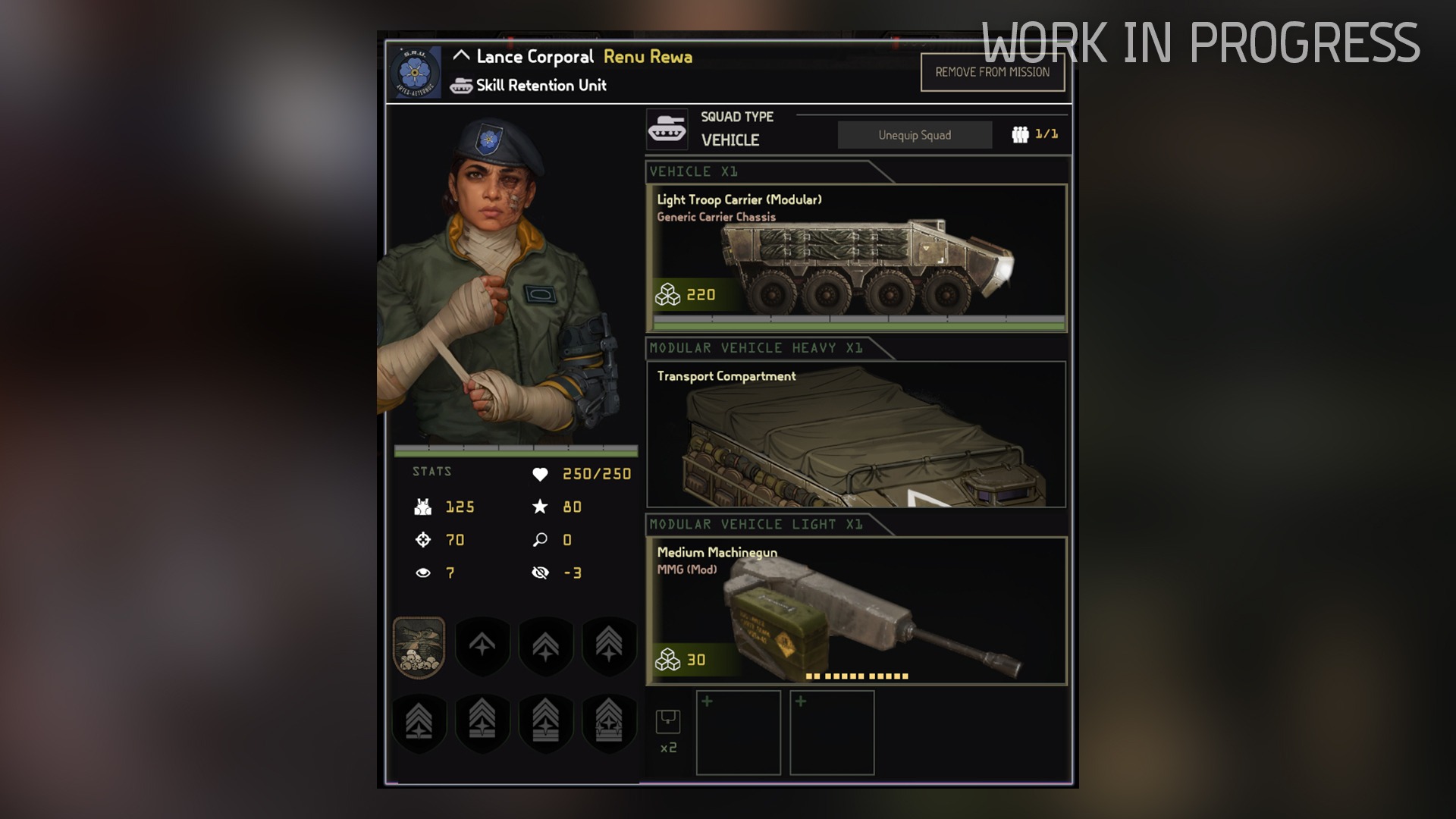Choose the Medium Machinegun module slot

point(856,610)
